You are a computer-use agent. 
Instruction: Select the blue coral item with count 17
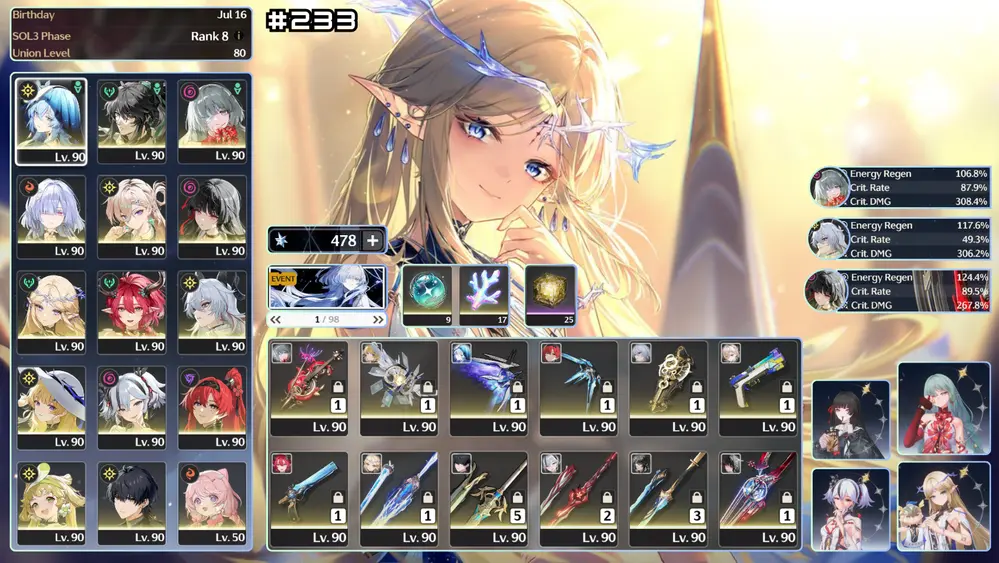[485, 294]
